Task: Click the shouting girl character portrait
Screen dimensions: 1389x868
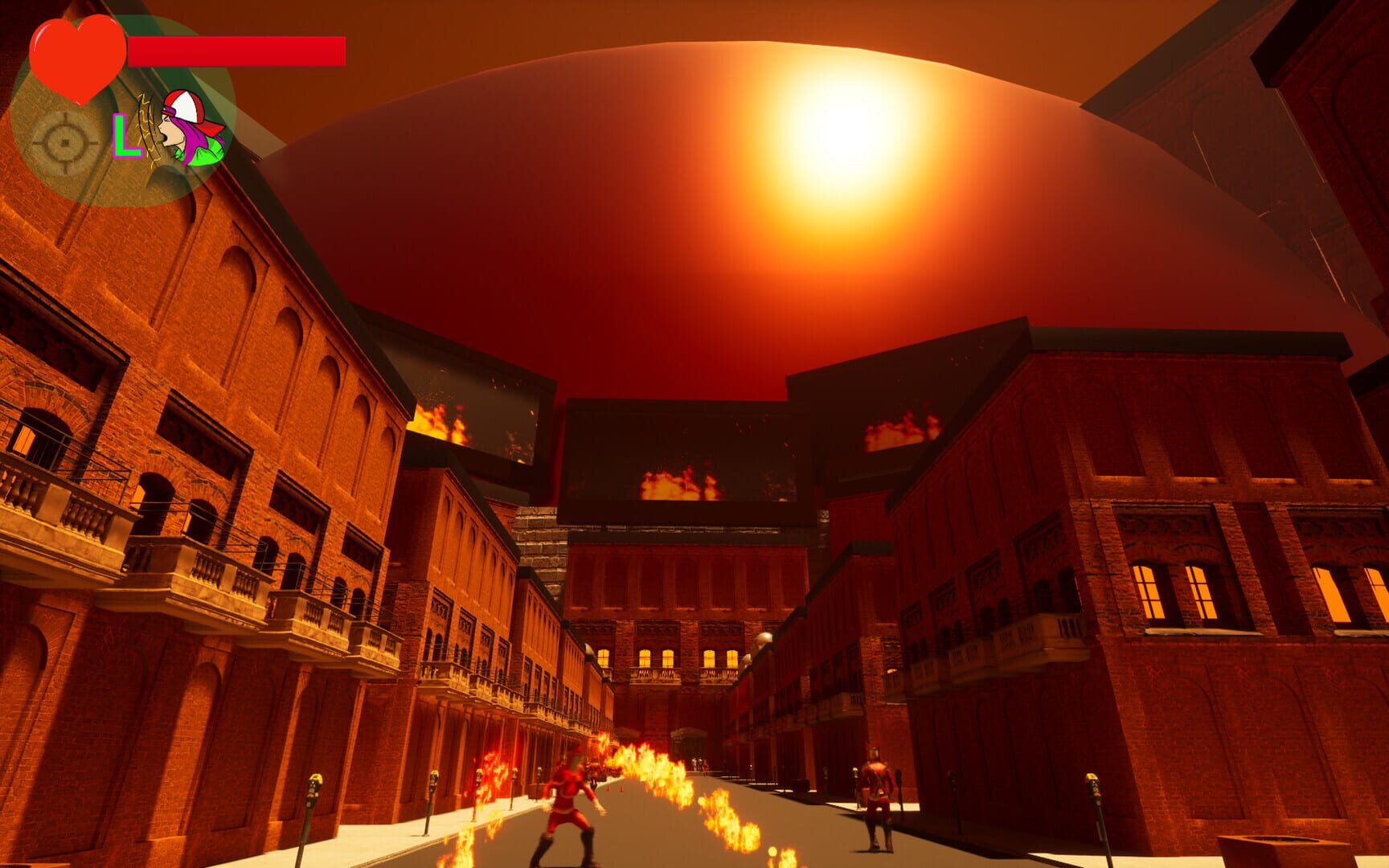Action: point(181,133)
